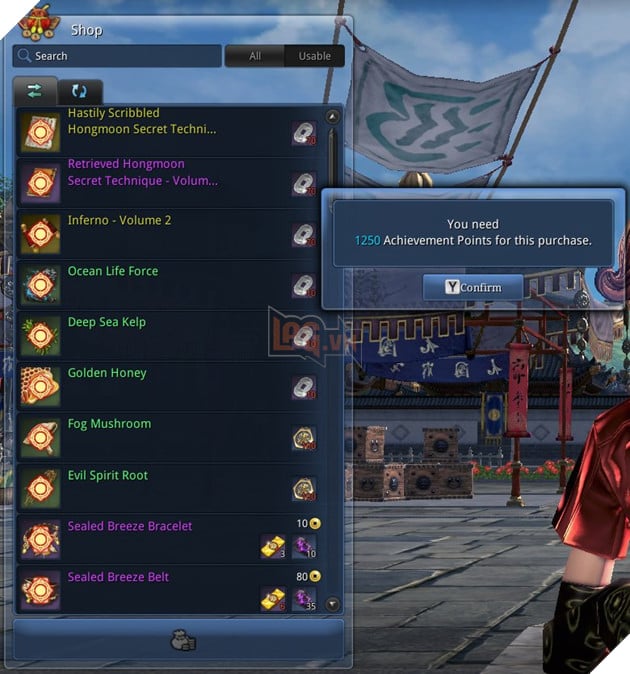
Task: Click the shop list scroll-down arrow
Action: (333, 604)
